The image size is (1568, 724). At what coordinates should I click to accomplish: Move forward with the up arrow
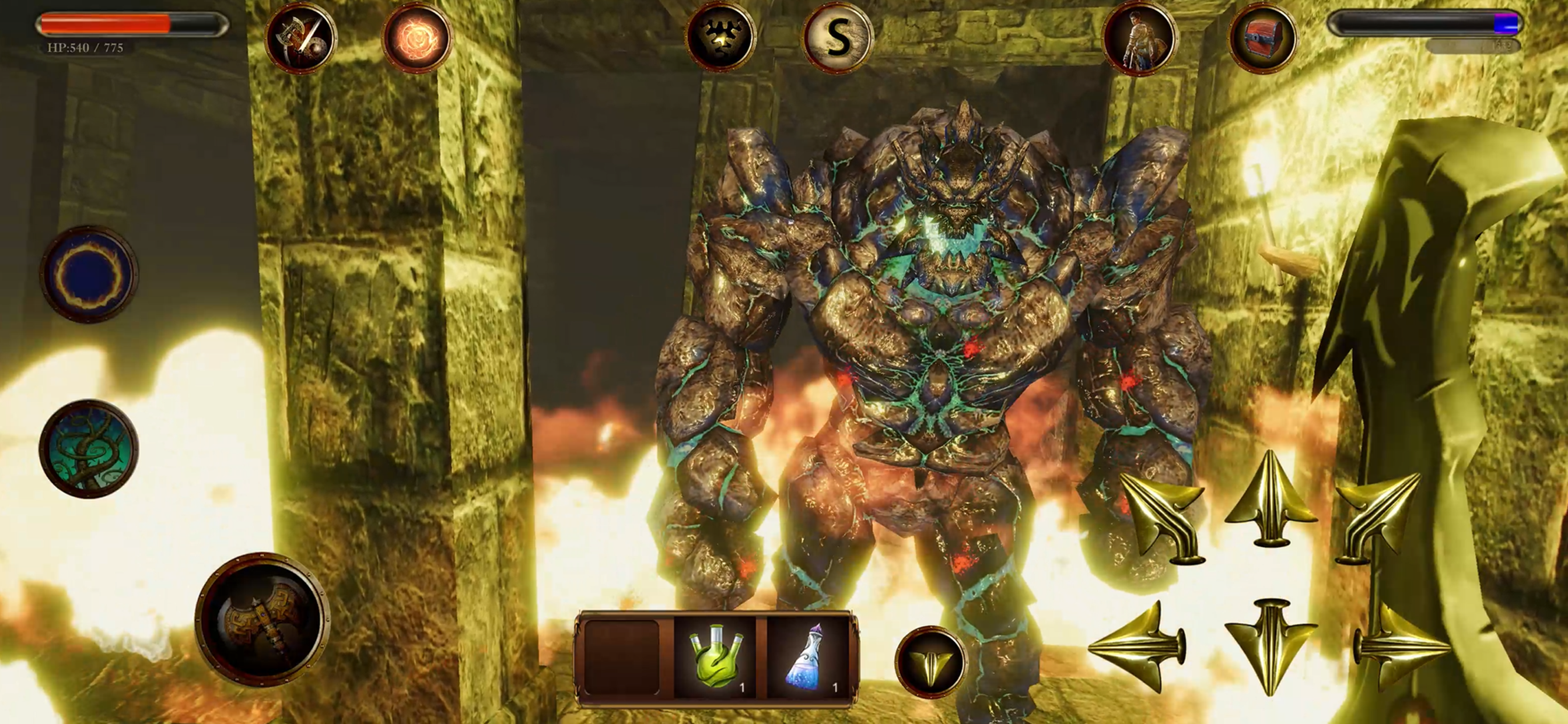1270,499
